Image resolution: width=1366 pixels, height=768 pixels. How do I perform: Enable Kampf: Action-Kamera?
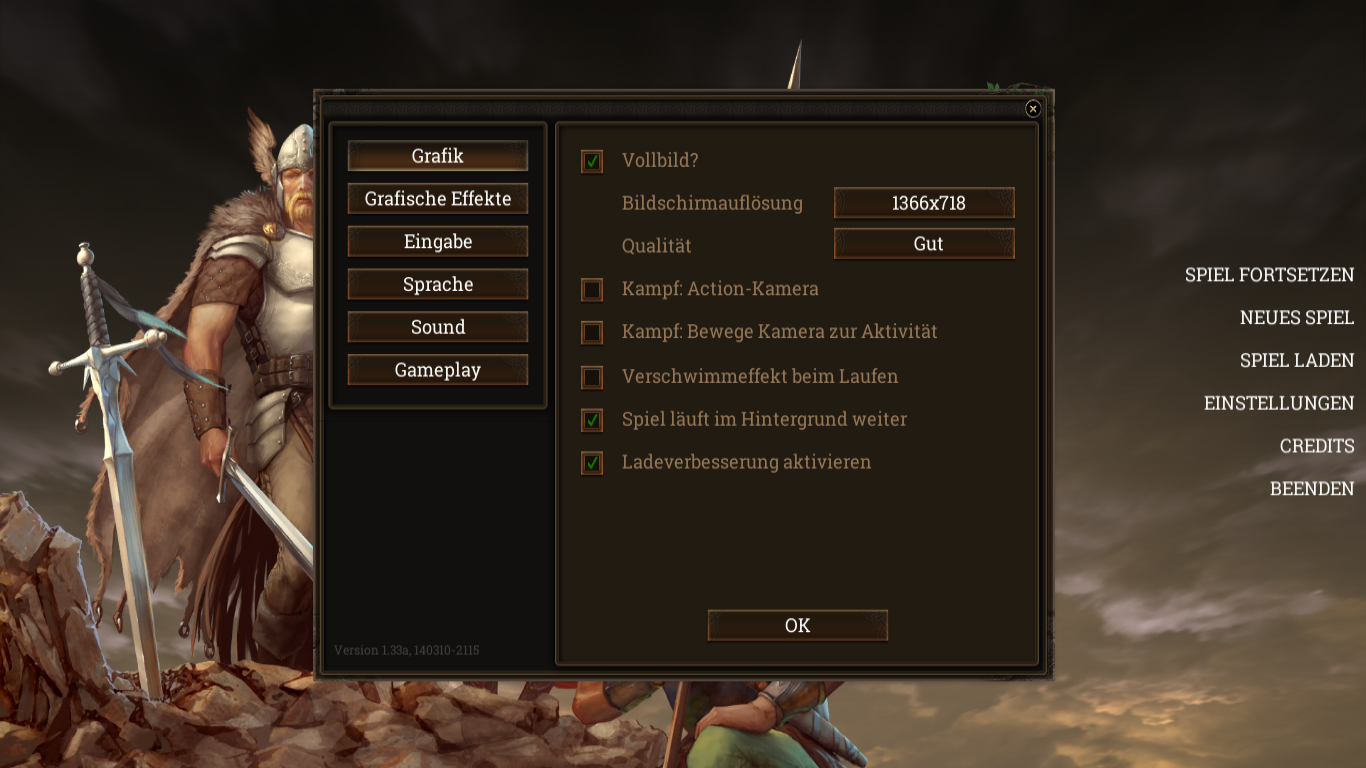point(592,290)
